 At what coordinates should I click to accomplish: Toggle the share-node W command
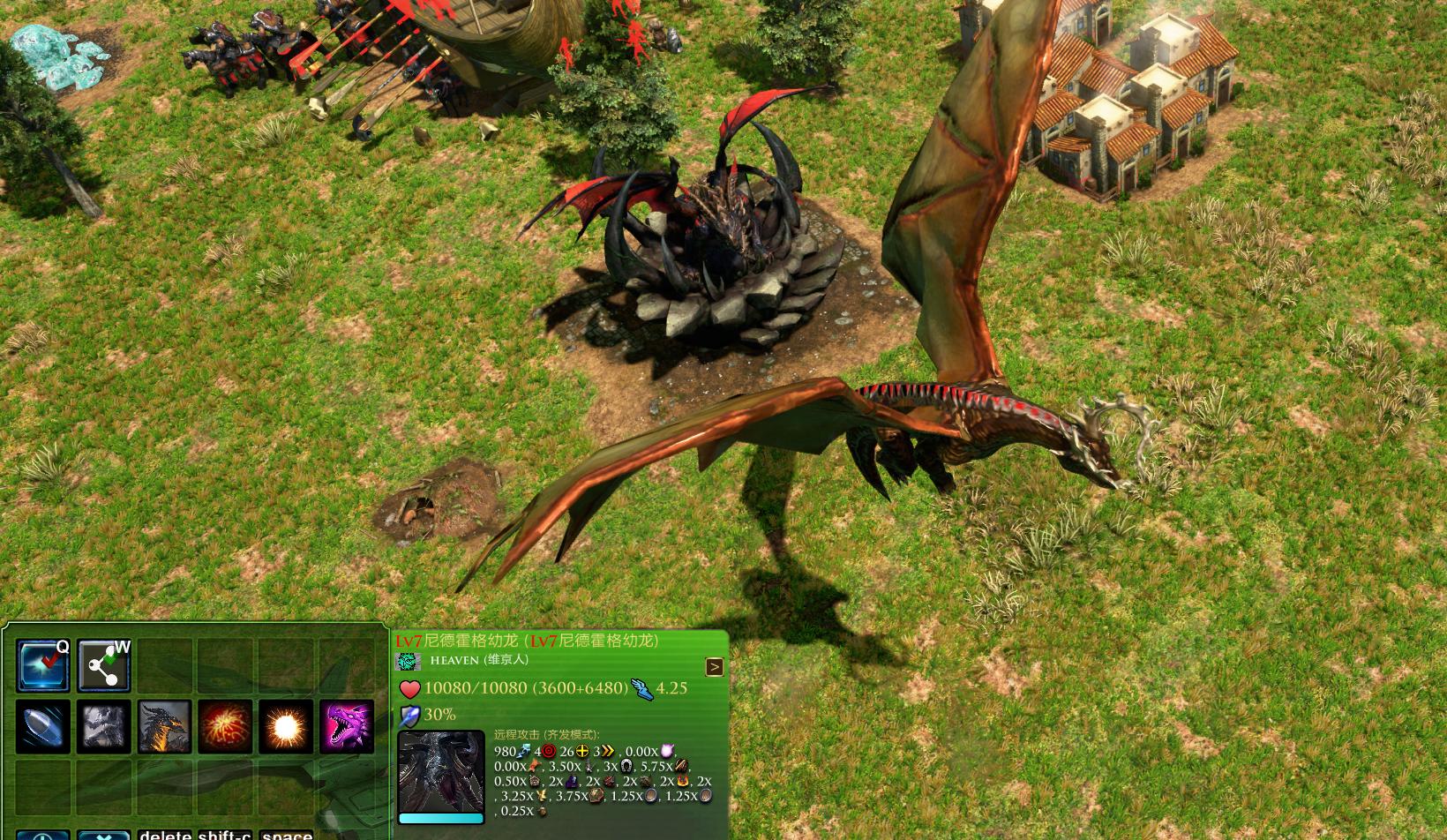(103, 665)
